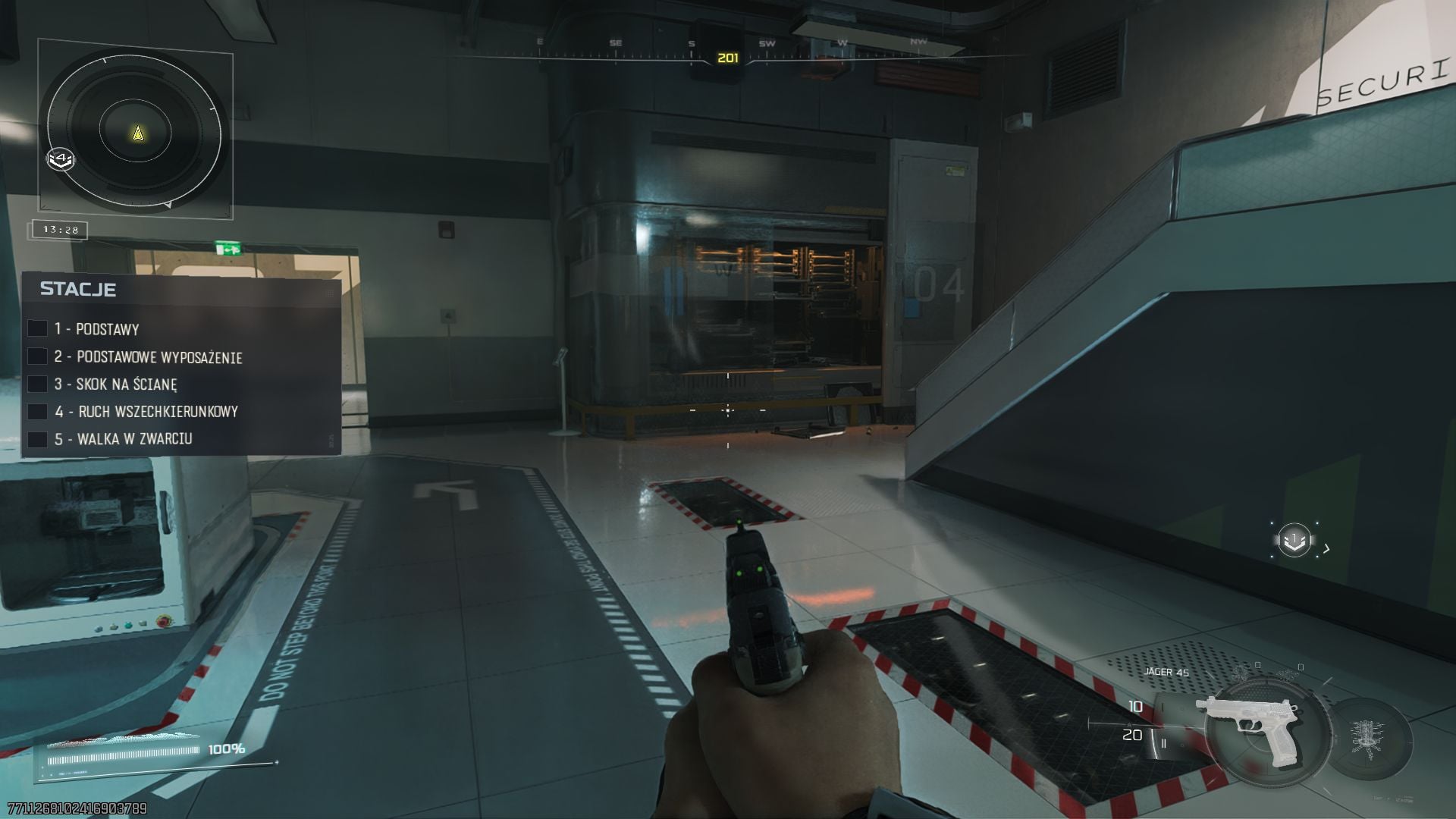
Task: Mark the "4 - Ruch wszechkierunkowy" entry
Action: pyautogui.click(x=38, y=412)
